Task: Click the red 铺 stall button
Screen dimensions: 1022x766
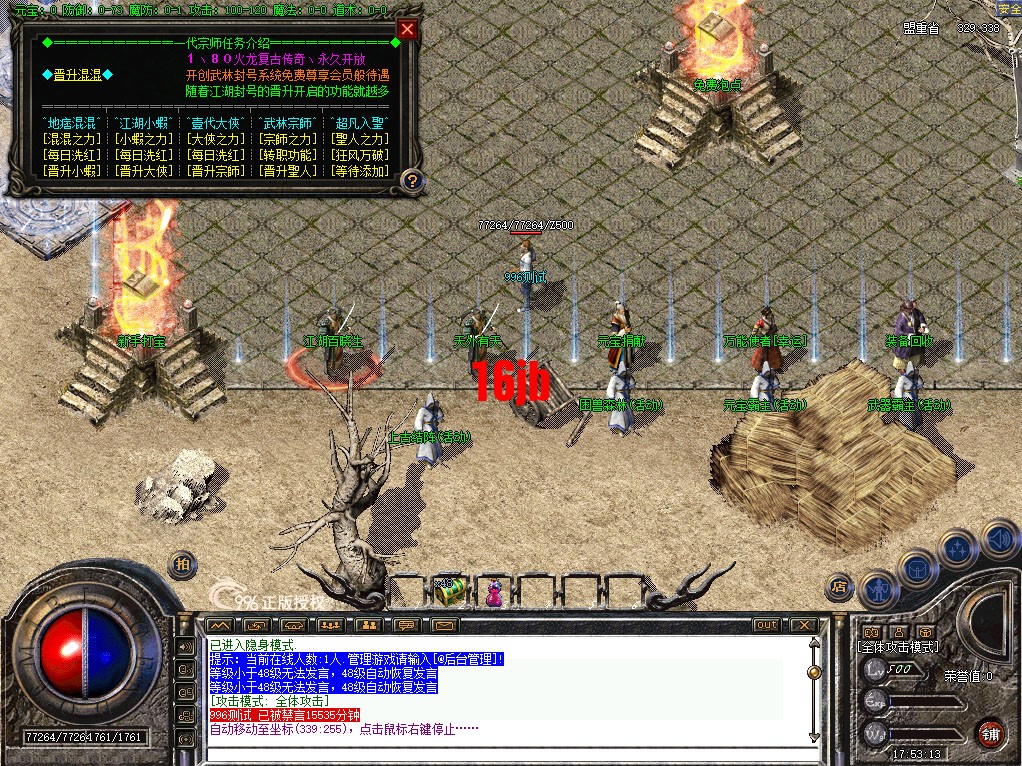Action: (990, 733)
